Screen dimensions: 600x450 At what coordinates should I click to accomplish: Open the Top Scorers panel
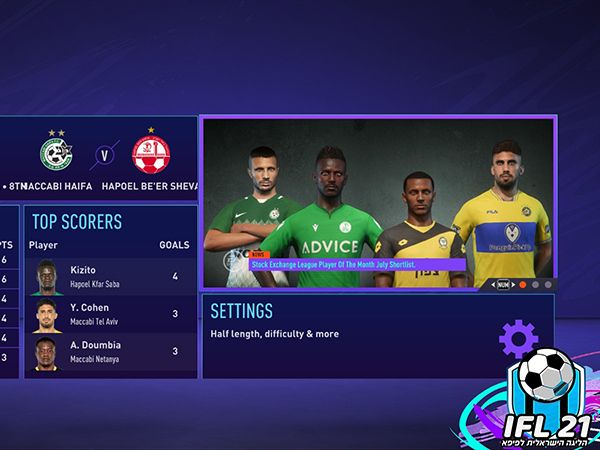tap(110, 222)
